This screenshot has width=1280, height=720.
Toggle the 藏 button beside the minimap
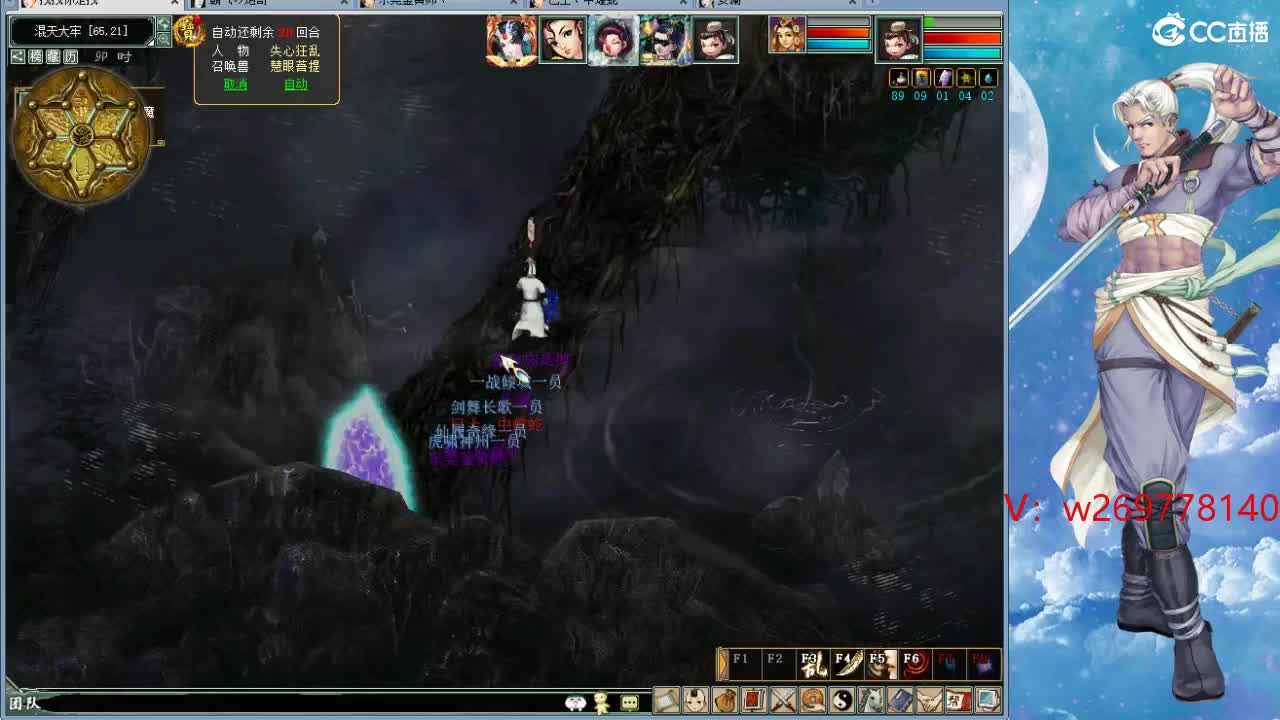point(54,55)
